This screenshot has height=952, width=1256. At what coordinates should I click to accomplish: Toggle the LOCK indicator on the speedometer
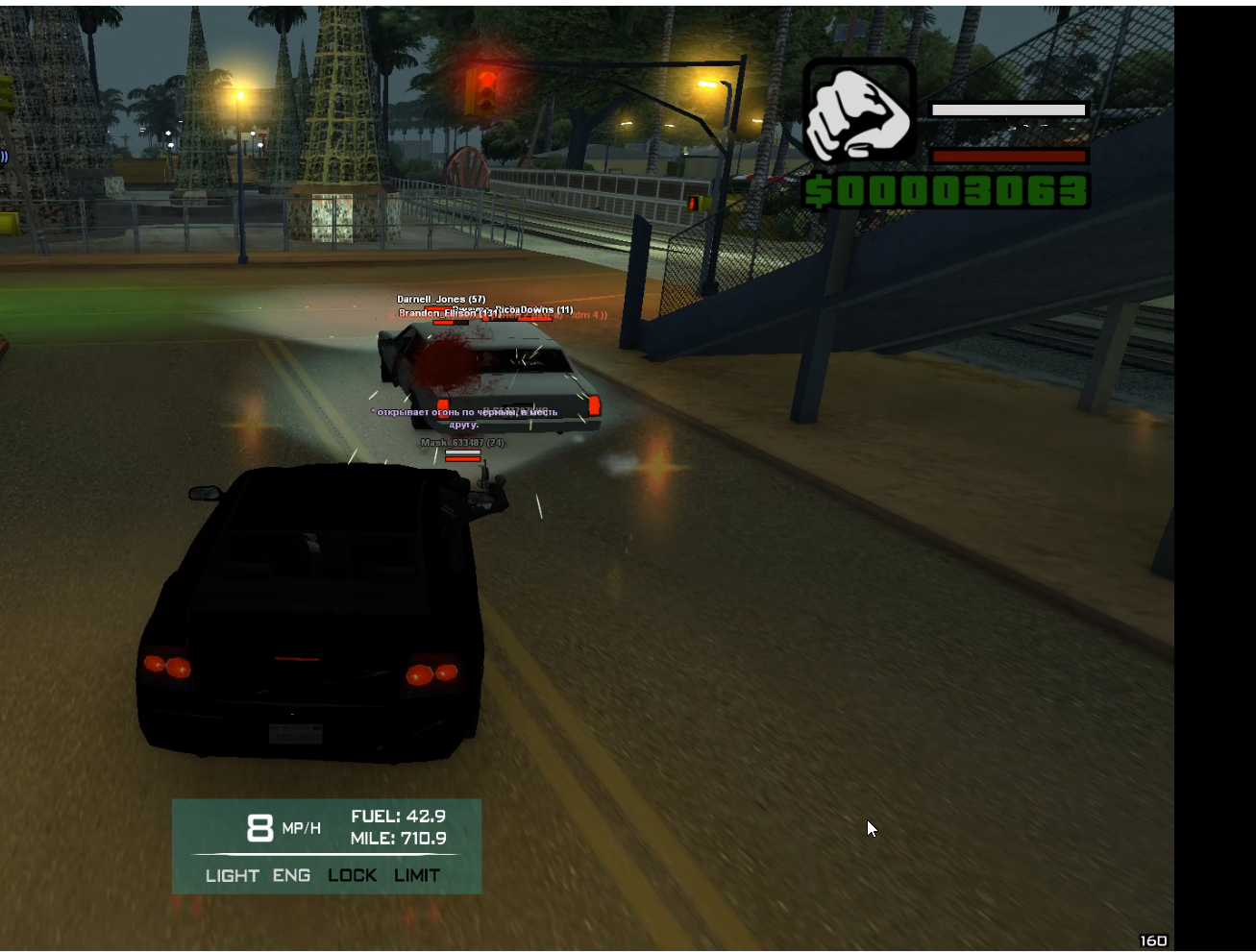coord(352,875)
